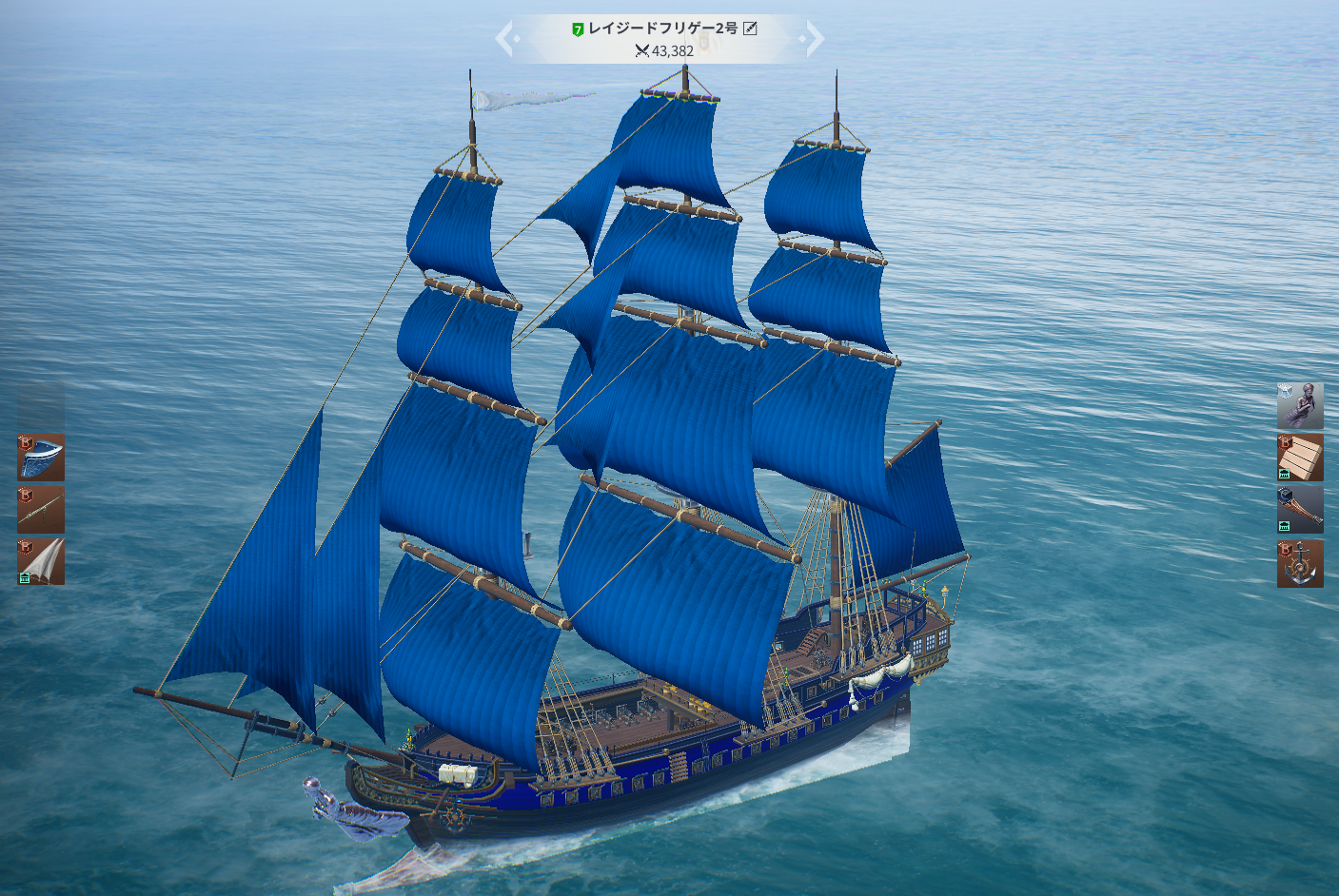
Task: Switch to the previous ship with left arrow
Action: coord(504,39)
